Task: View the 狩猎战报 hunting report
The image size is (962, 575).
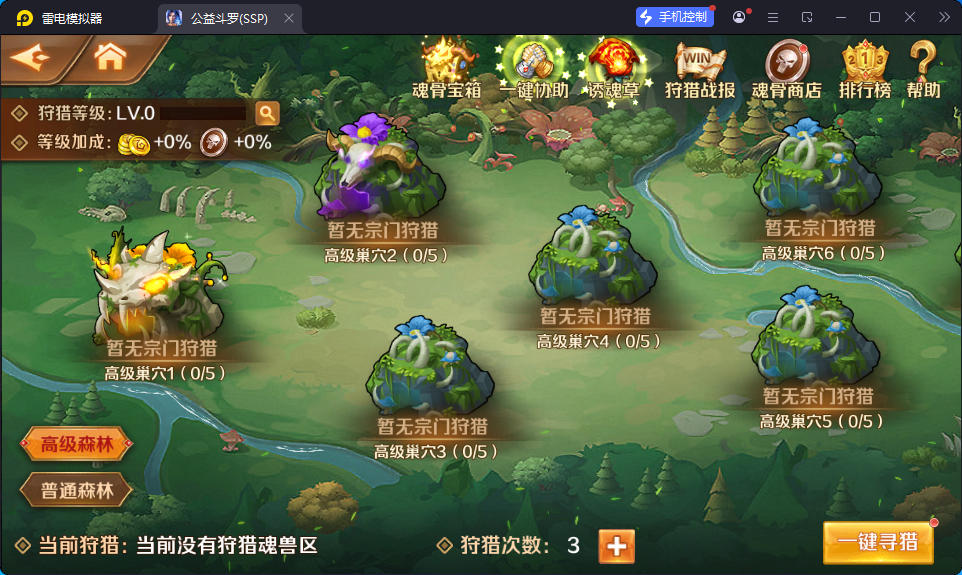Action: (700, 67)
